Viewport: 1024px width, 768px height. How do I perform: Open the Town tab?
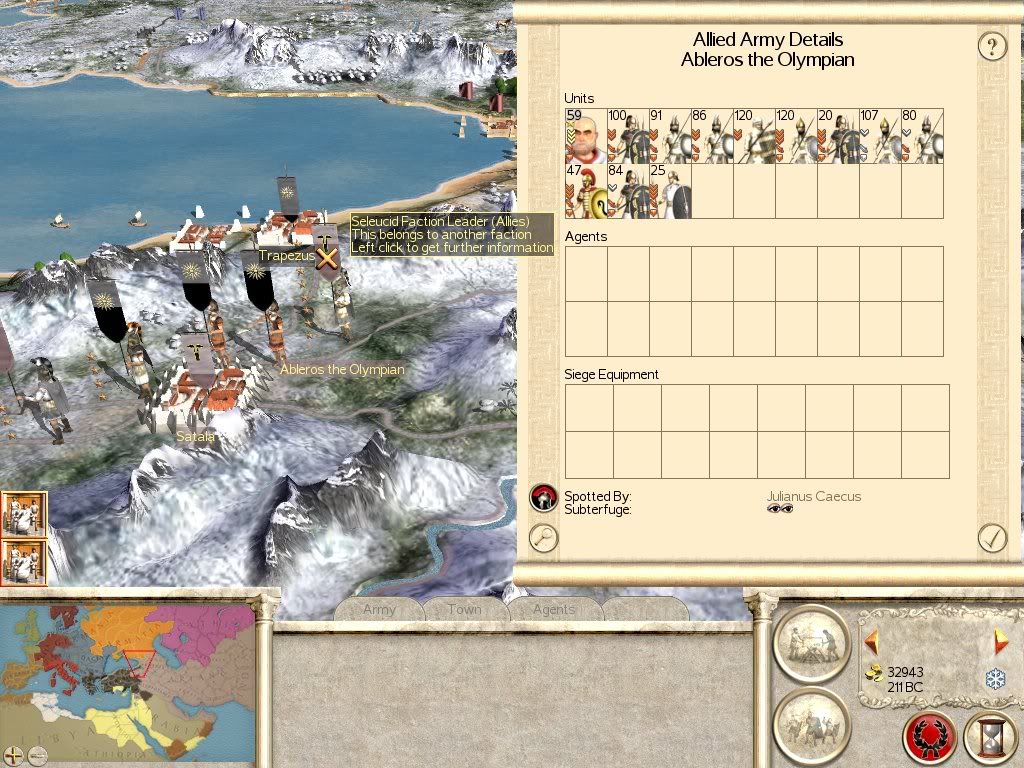(x=464, y=609)
